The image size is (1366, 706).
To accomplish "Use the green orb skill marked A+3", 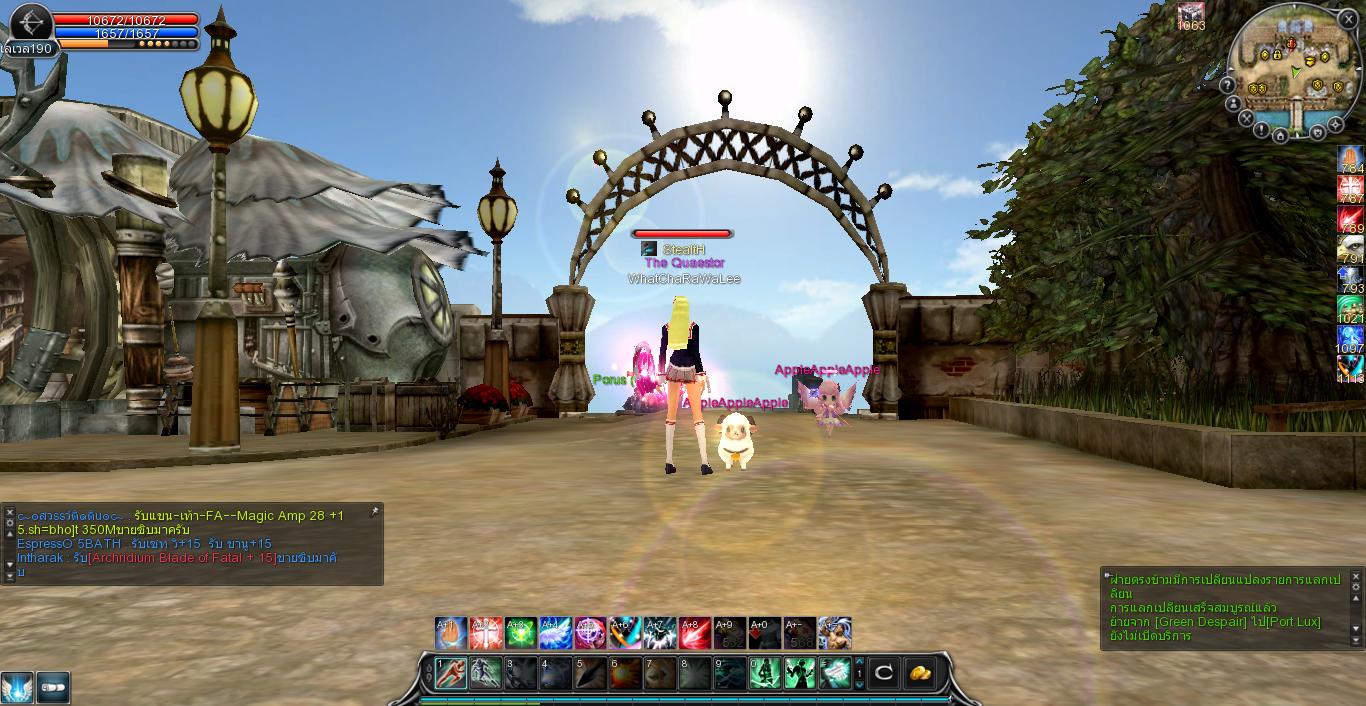I will point(520,633).
